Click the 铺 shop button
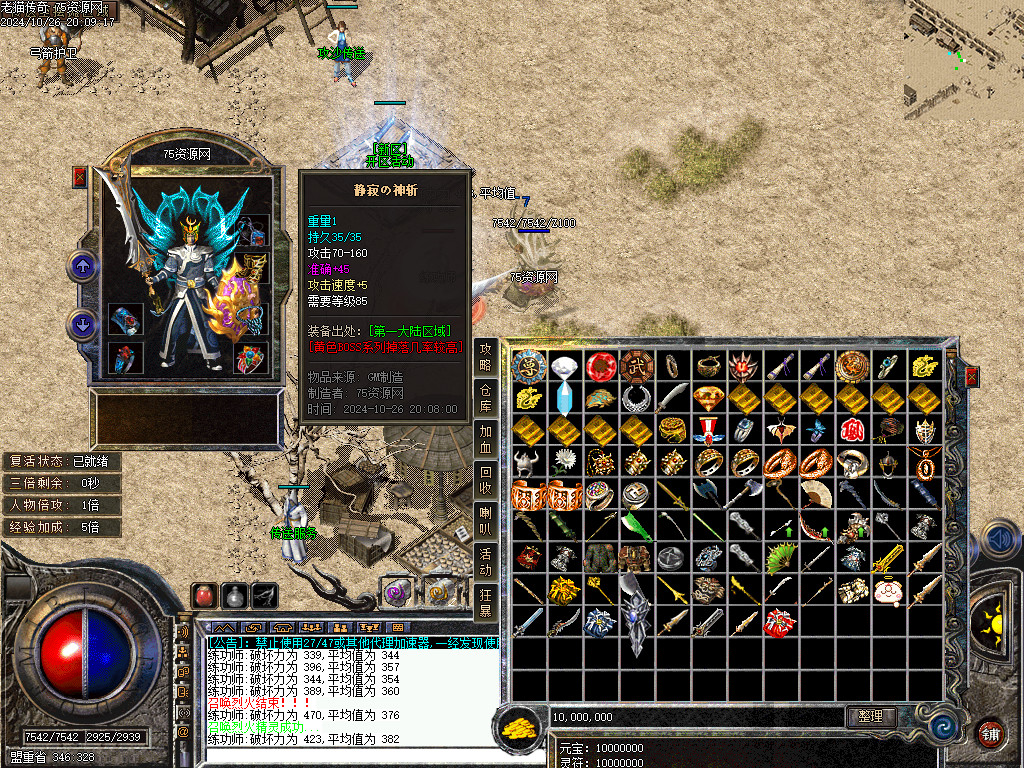This screenshot has height=768, width=1024. coord(989,732)
